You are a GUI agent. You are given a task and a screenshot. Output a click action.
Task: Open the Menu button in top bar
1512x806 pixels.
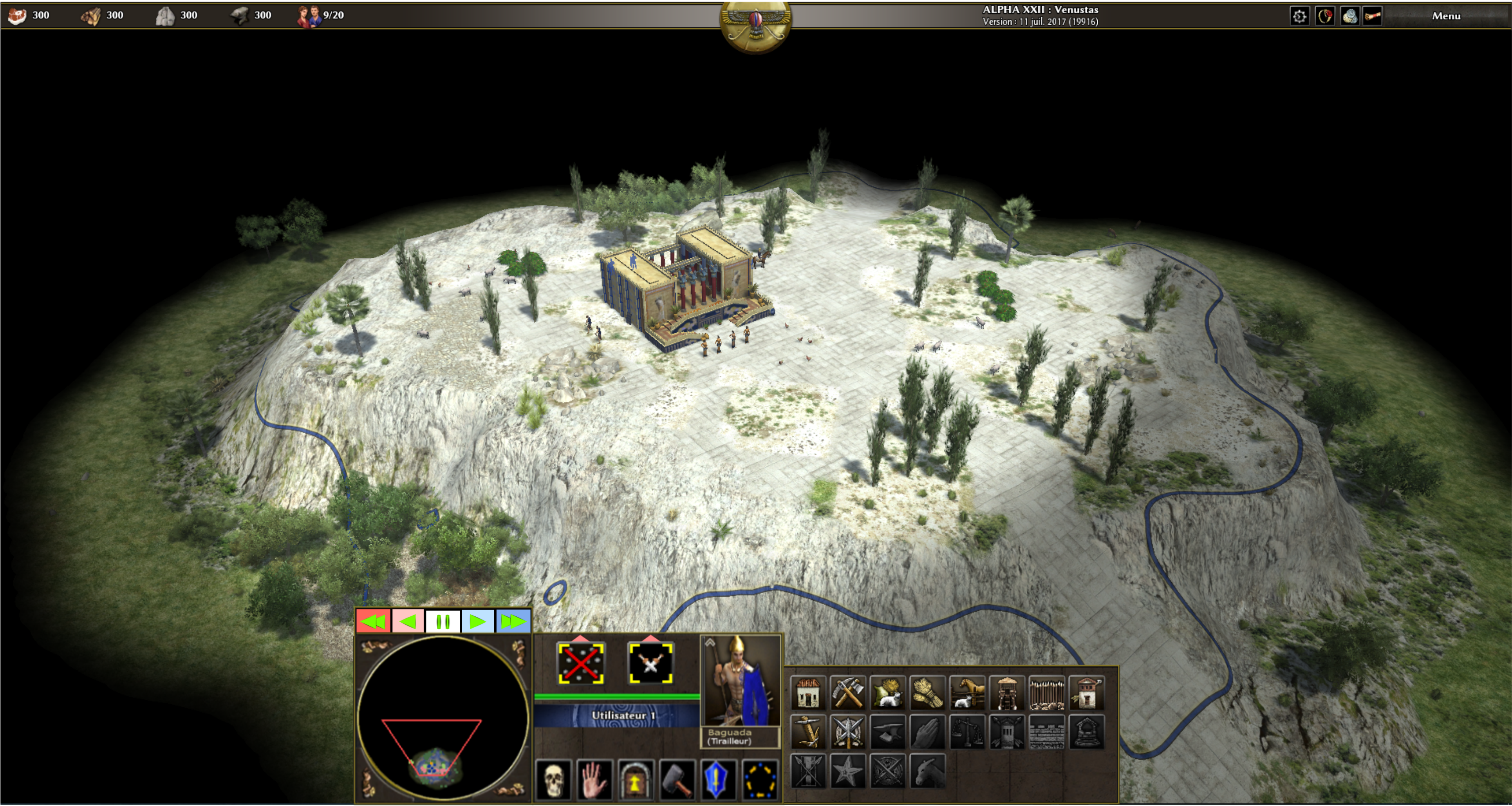1446,16
